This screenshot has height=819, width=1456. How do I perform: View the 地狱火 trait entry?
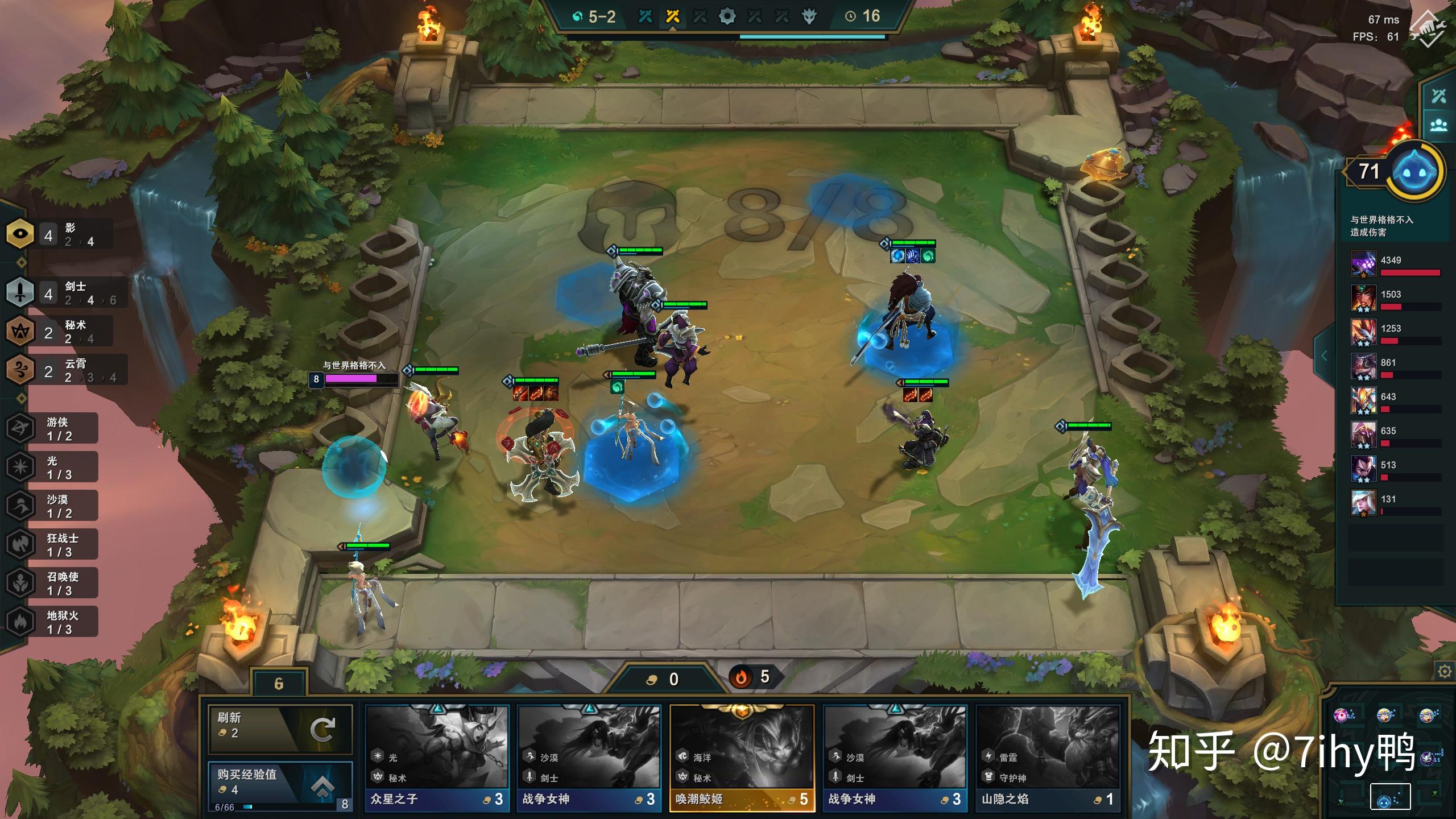pyautogui.click(x=51, y=622)
